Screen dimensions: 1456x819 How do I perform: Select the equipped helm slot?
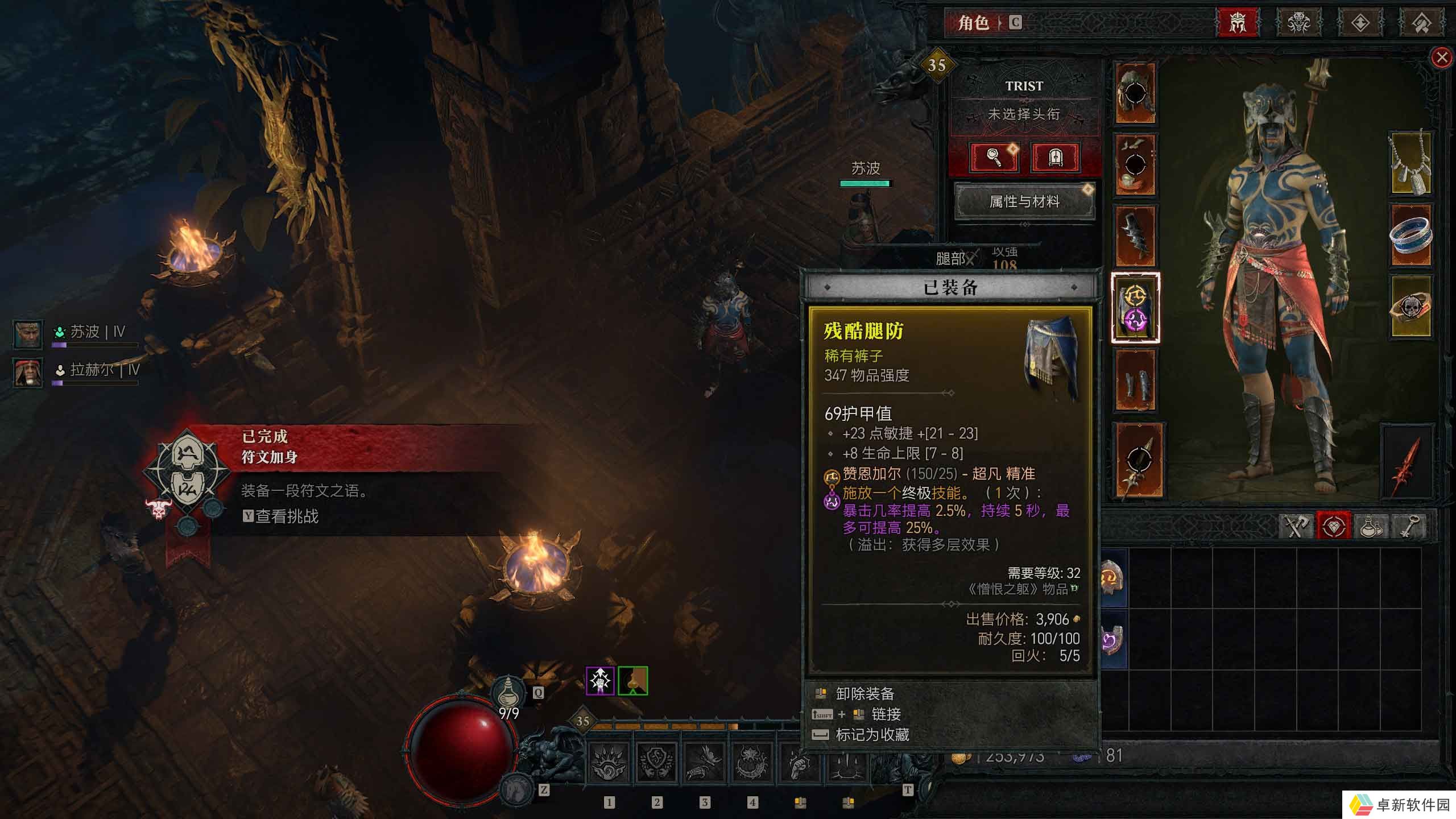click(x=1135, y=93)
